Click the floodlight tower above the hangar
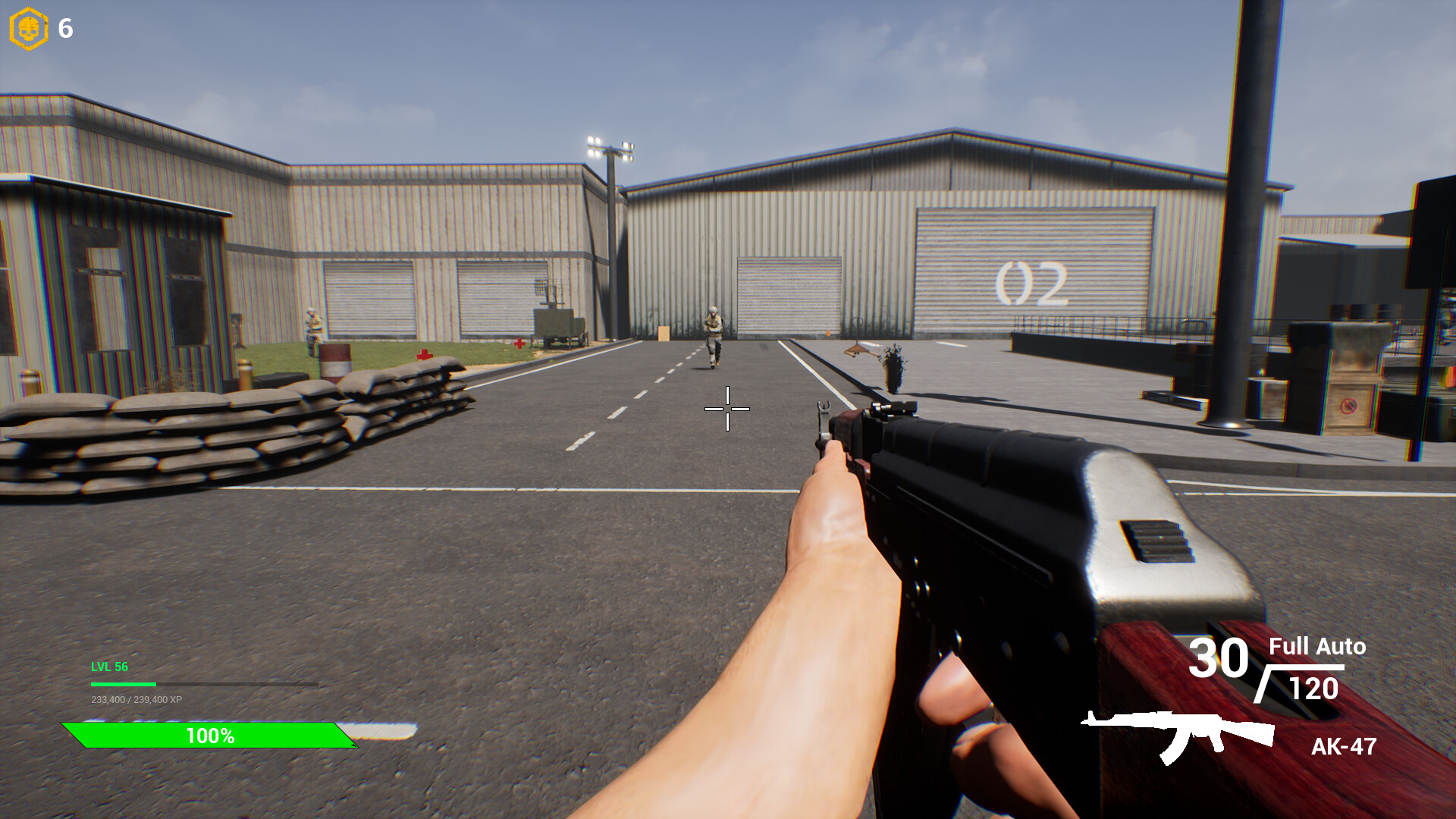The image size is (1456, 819). pyautogui.click(x=610, y=146)
